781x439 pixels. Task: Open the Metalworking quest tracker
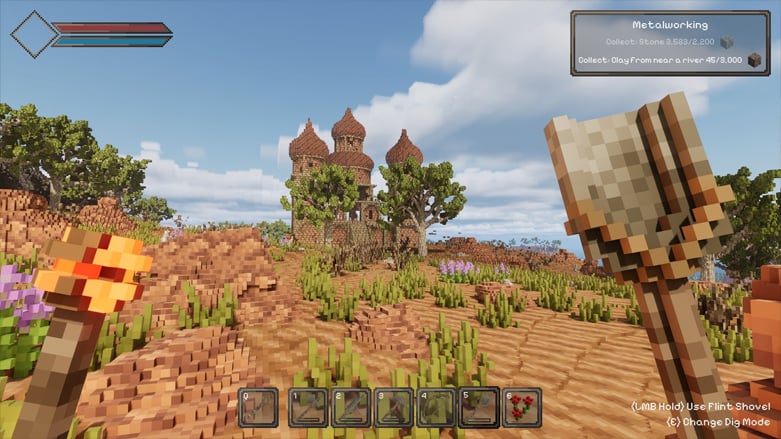[670, 24]
